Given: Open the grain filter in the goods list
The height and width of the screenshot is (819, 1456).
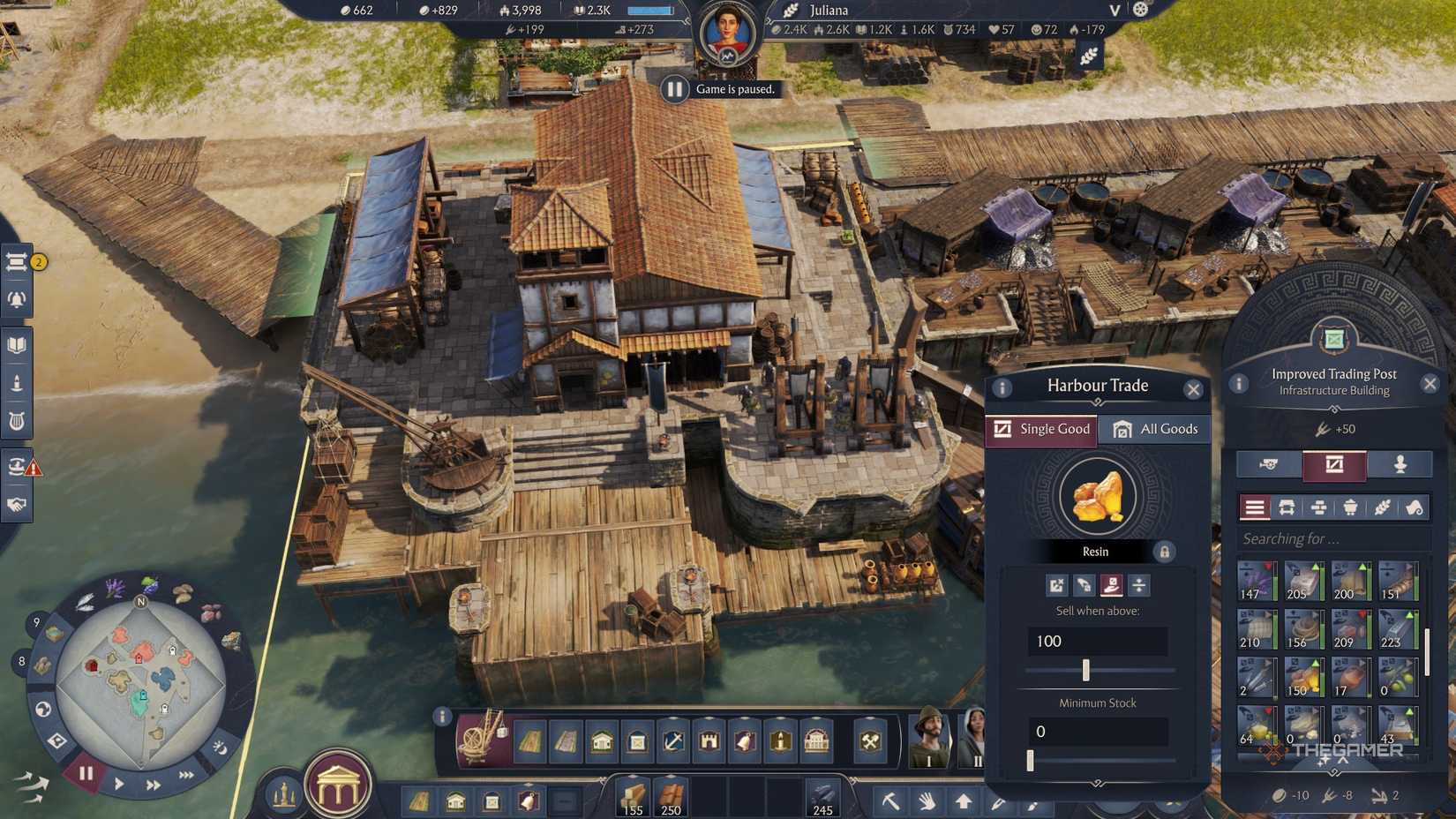Looking at the screenshot, I should click(x=1383, y=507).
